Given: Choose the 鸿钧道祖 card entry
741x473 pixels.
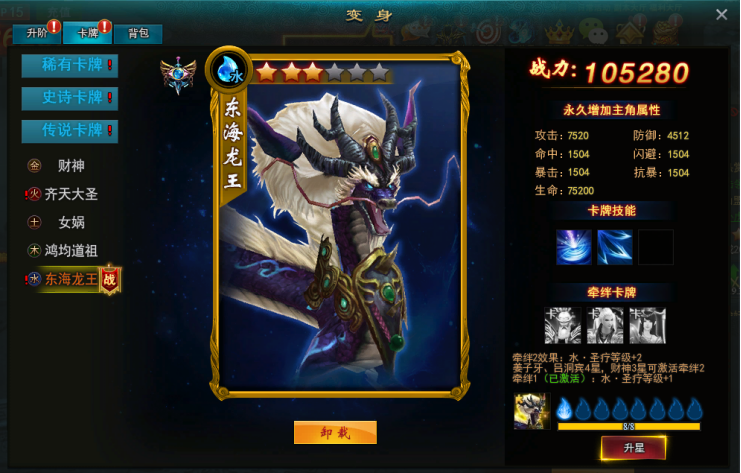Looking at the screenshot, I should coord(72,250).
